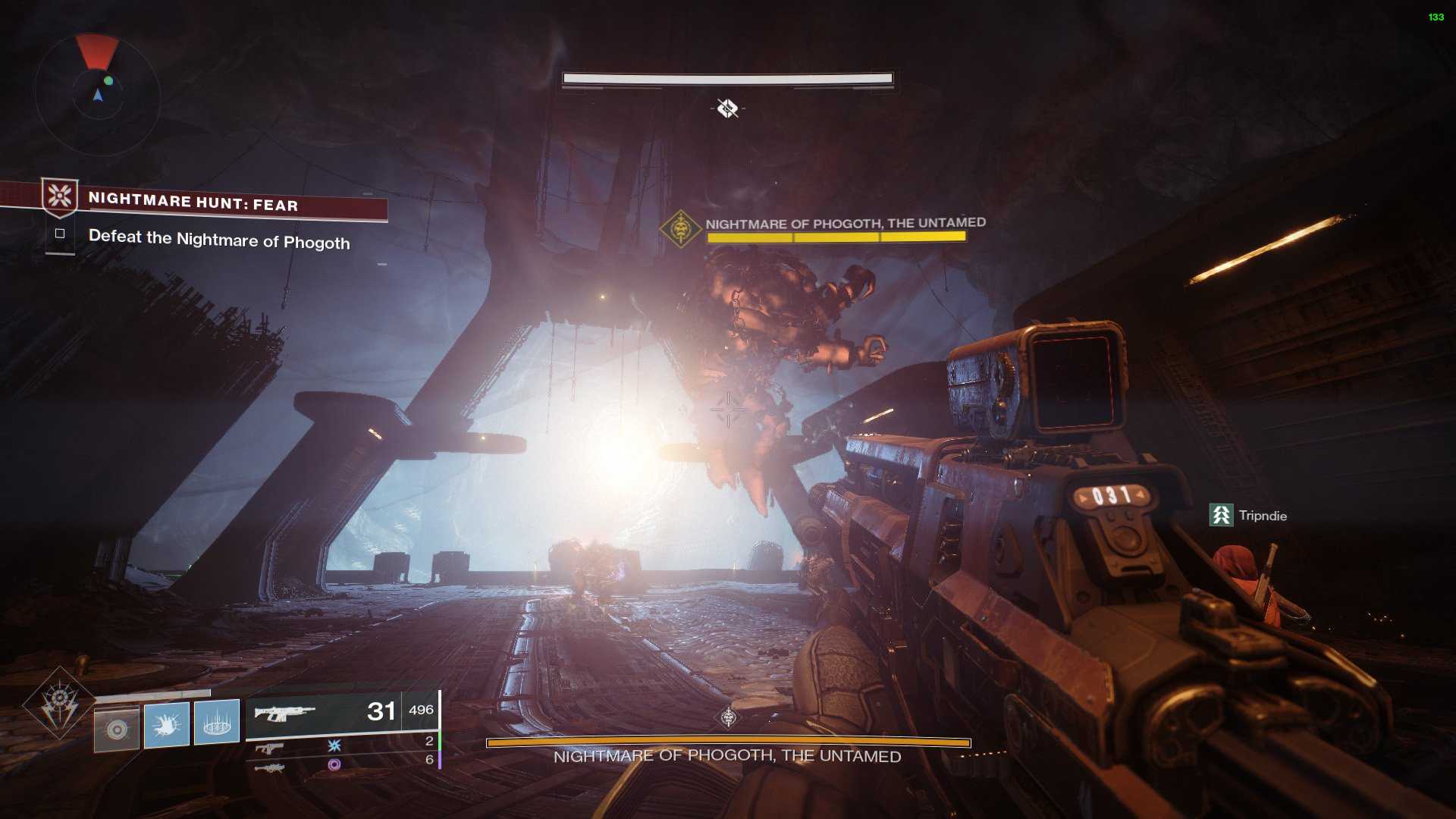The height and width of the screenshot is (819, 1456).
Task: Click the skull marker above the boss bar
Action: pyautogui.click(x=728, y=717)
